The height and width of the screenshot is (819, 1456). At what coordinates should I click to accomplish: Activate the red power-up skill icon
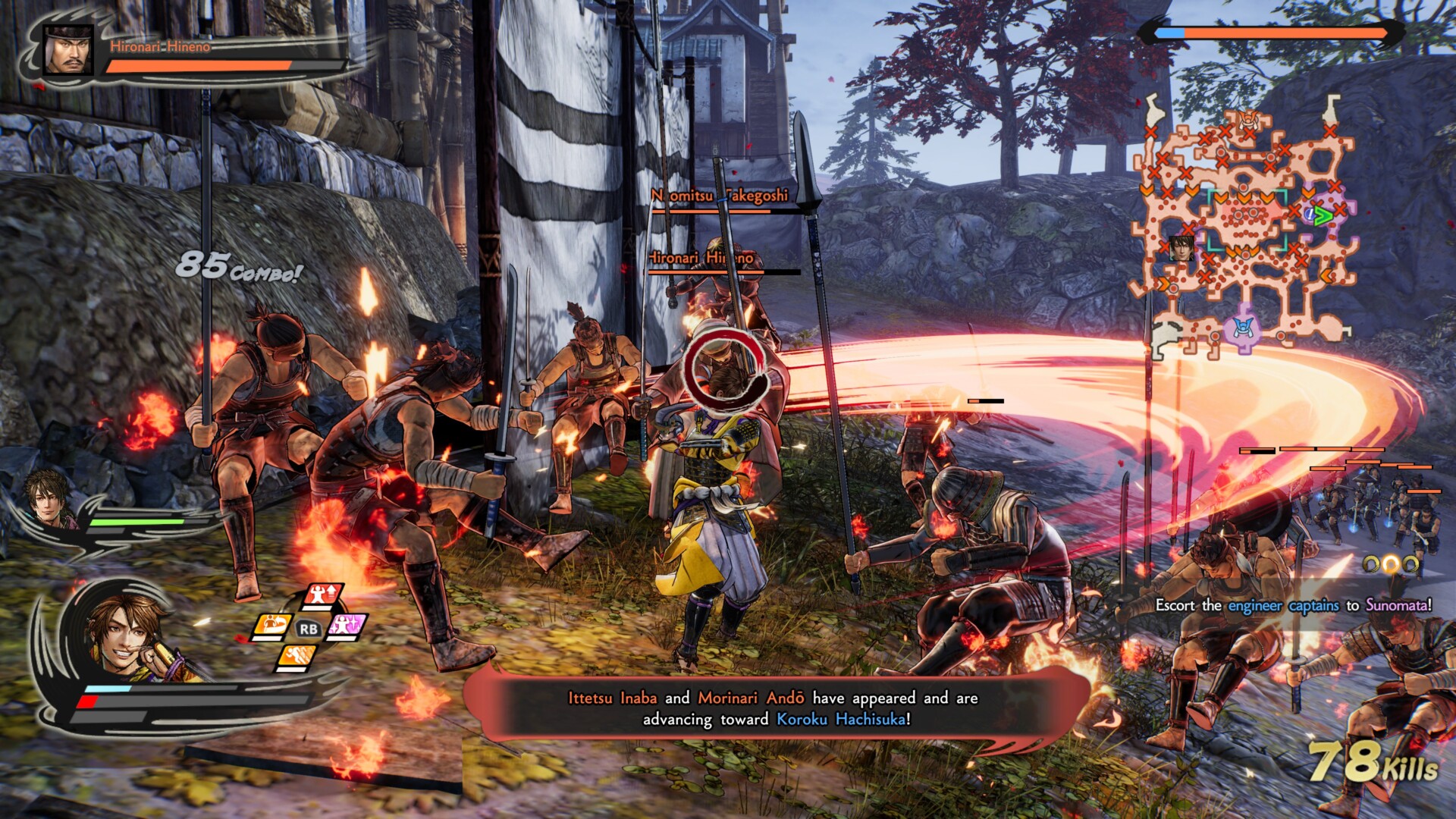[x=323, y=595]
